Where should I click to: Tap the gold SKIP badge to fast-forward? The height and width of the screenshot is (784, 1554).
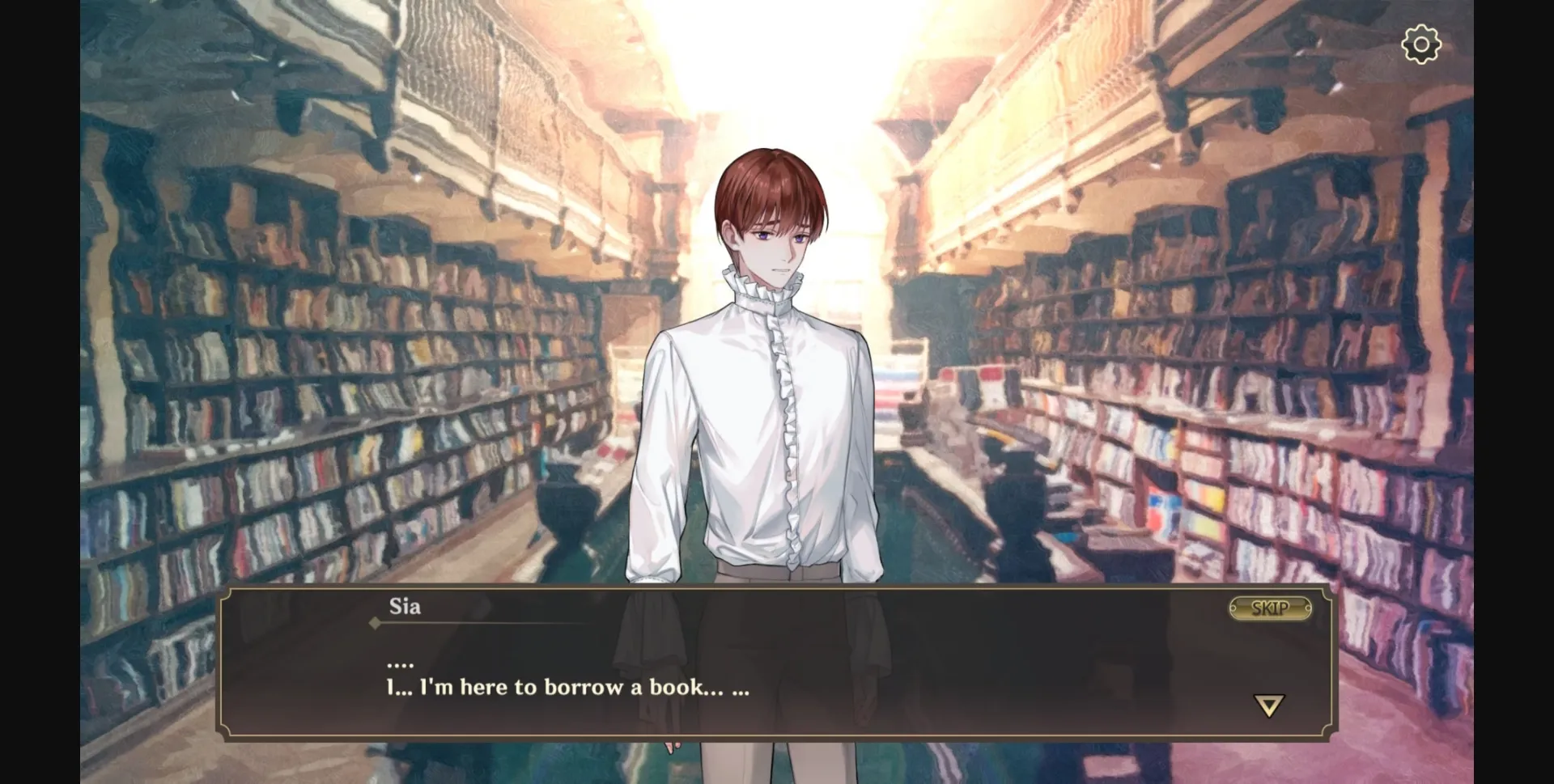point(1269,609)
